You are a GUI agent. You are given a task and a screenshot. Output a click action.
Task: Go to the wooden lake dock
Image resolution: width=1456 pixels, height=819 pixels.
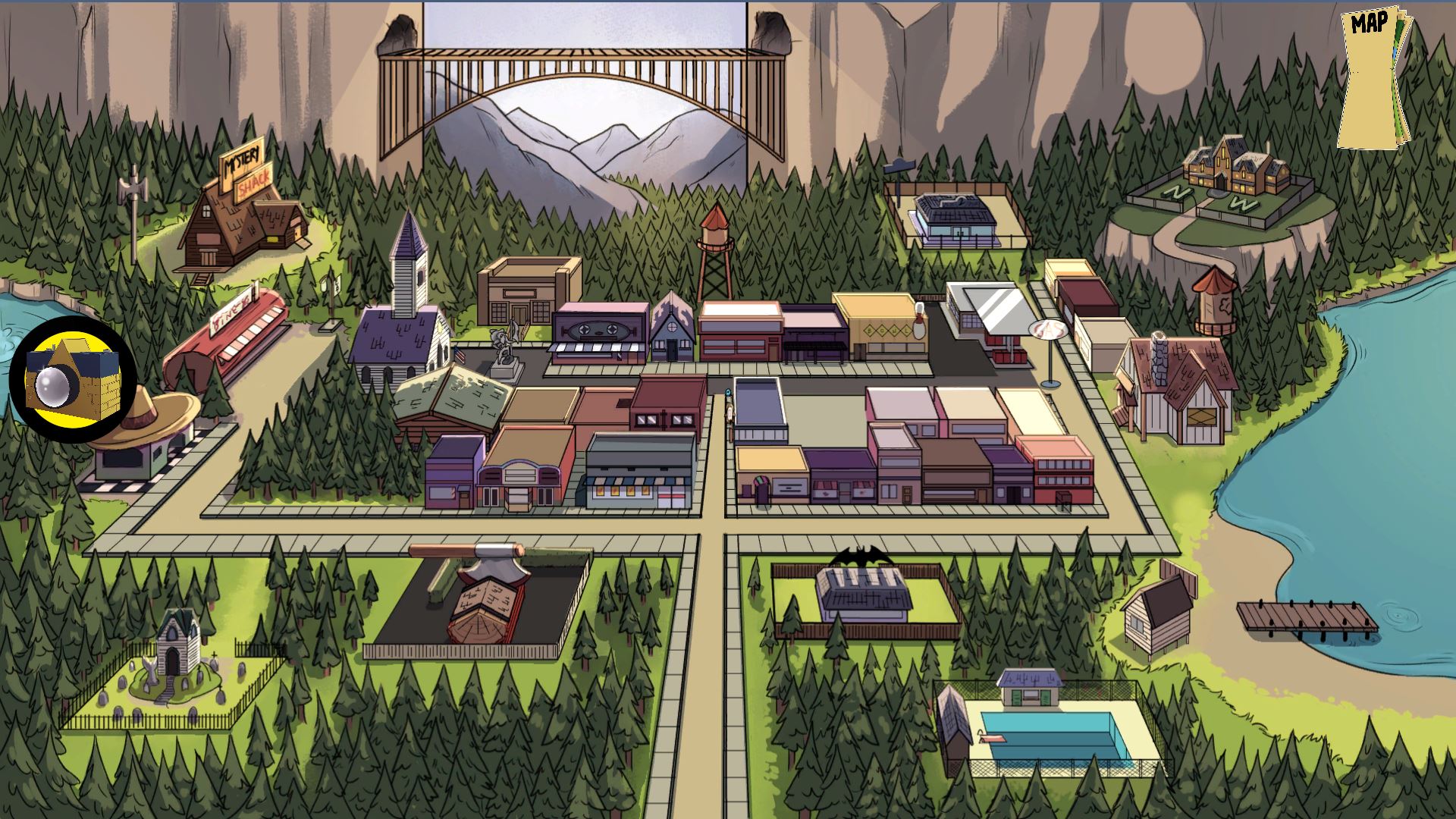[1306, 618]
